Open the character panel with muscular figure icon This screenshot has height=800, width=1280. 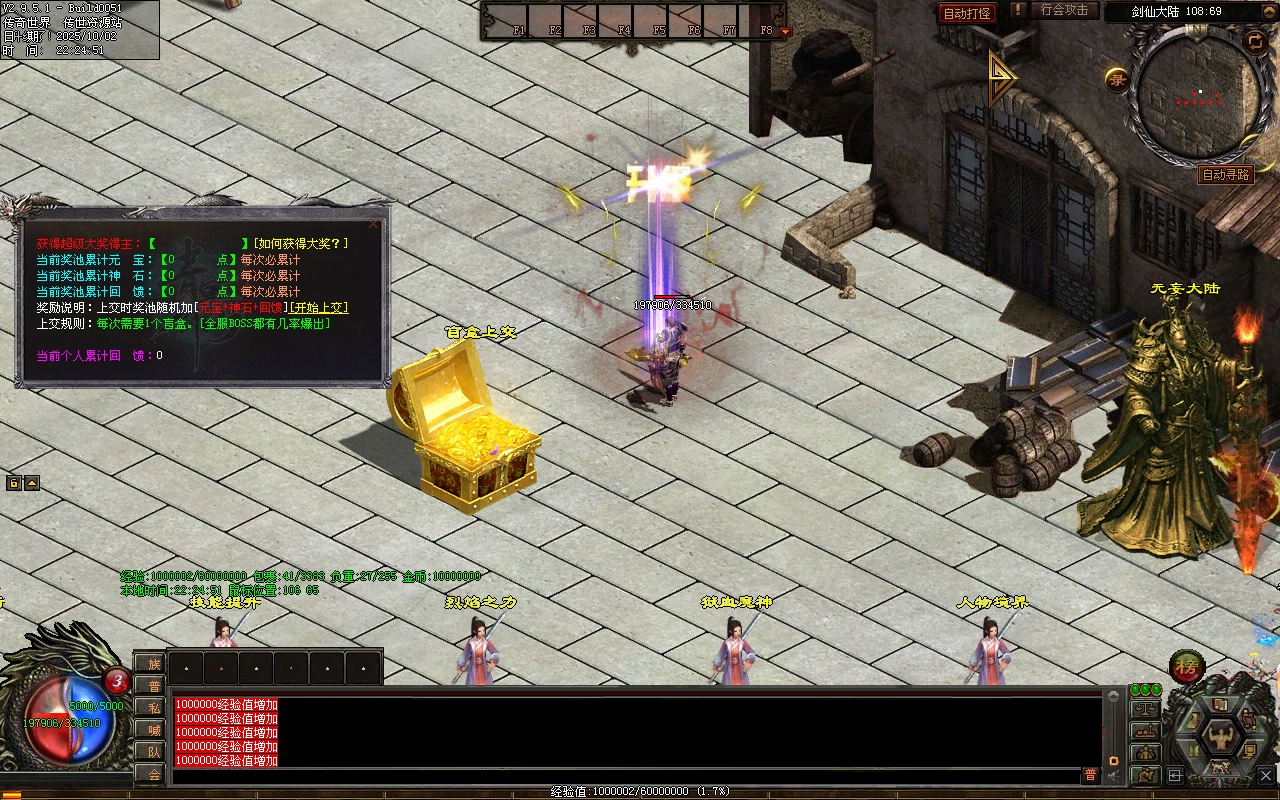click(x=1221, y=737)
